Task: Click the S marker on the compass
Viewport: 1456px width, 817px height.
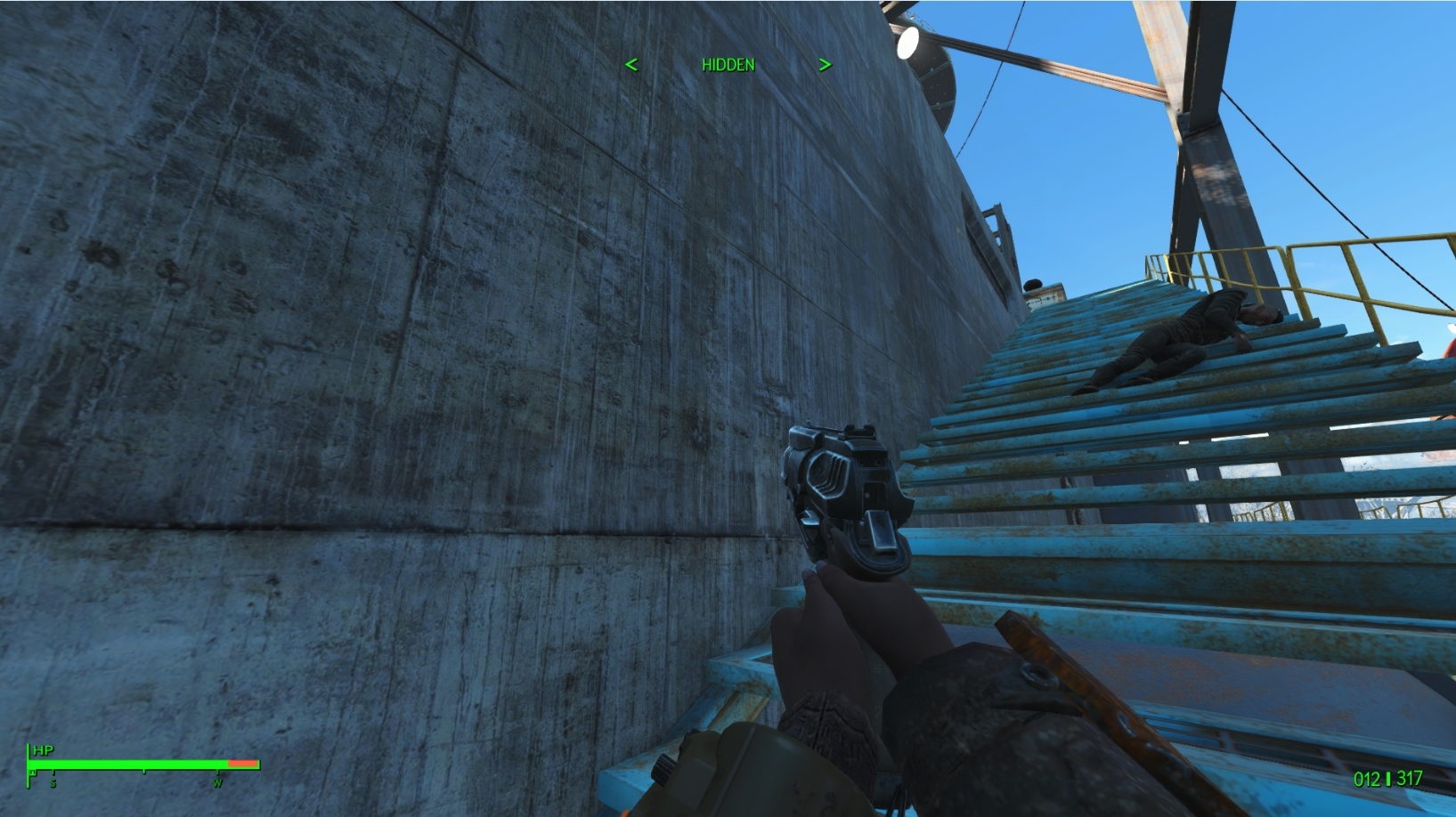Action: [x=53, y=782]
